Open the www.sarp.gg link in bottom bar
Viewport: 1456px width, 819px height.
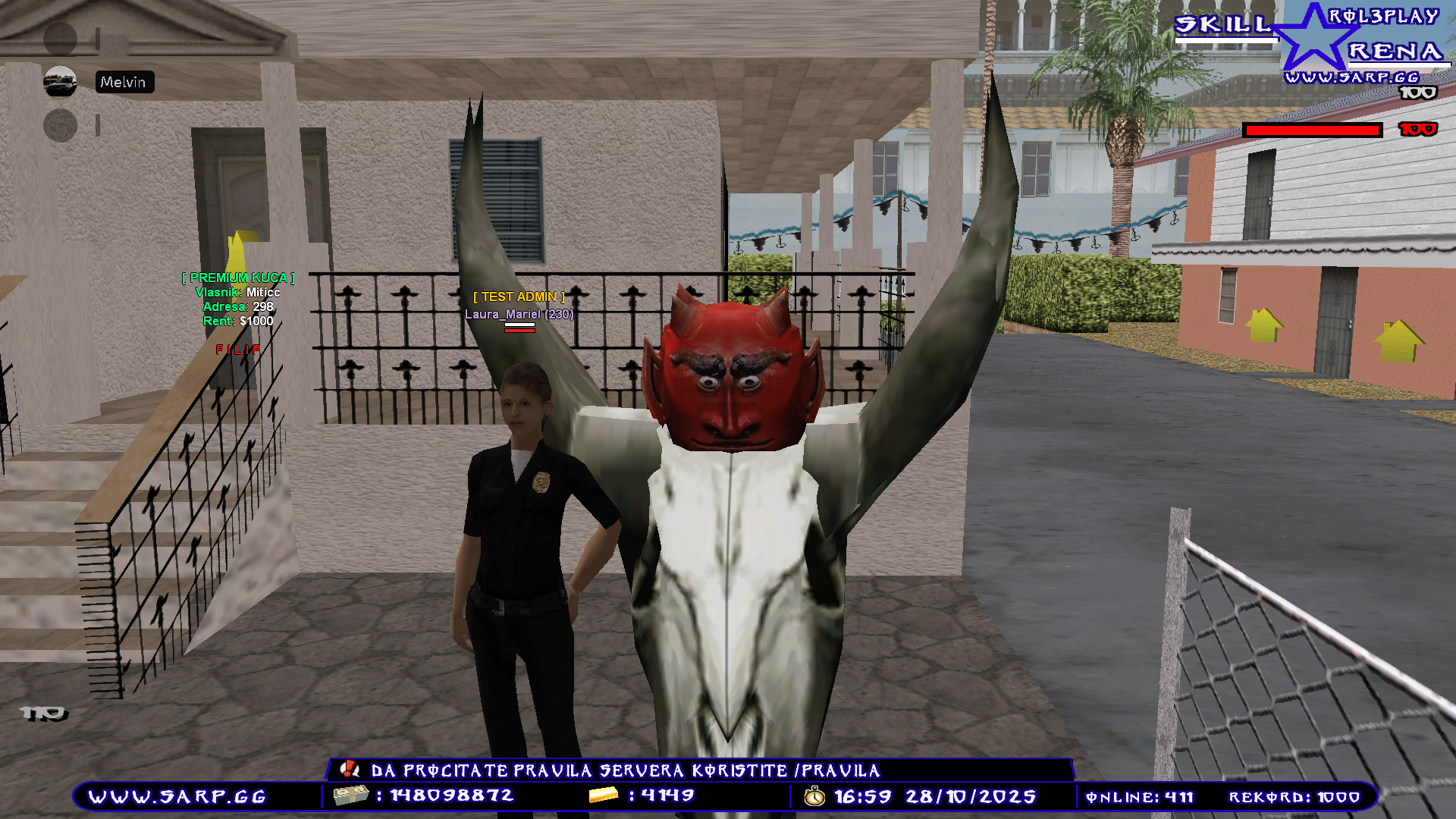pos(177,797)
